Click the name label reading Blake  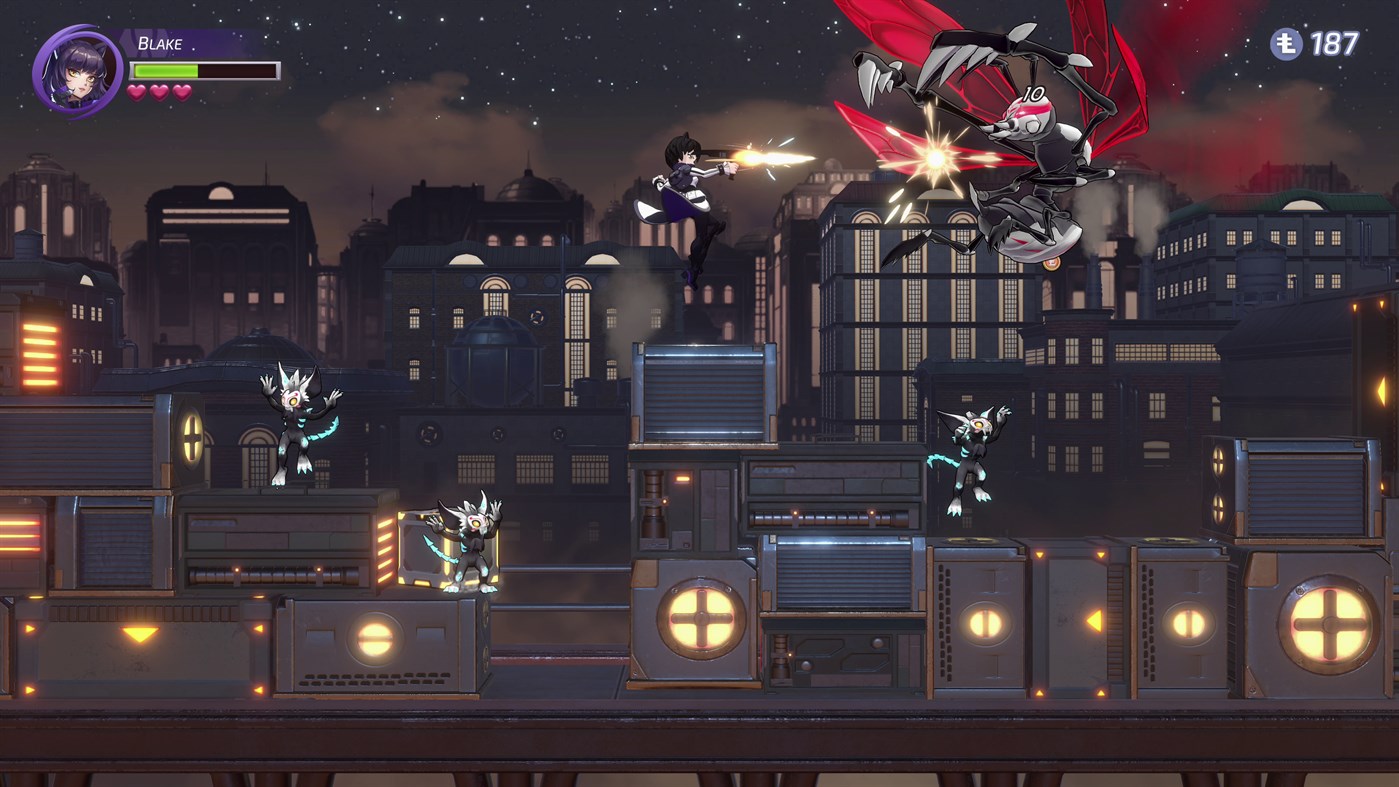coord(160,42)
